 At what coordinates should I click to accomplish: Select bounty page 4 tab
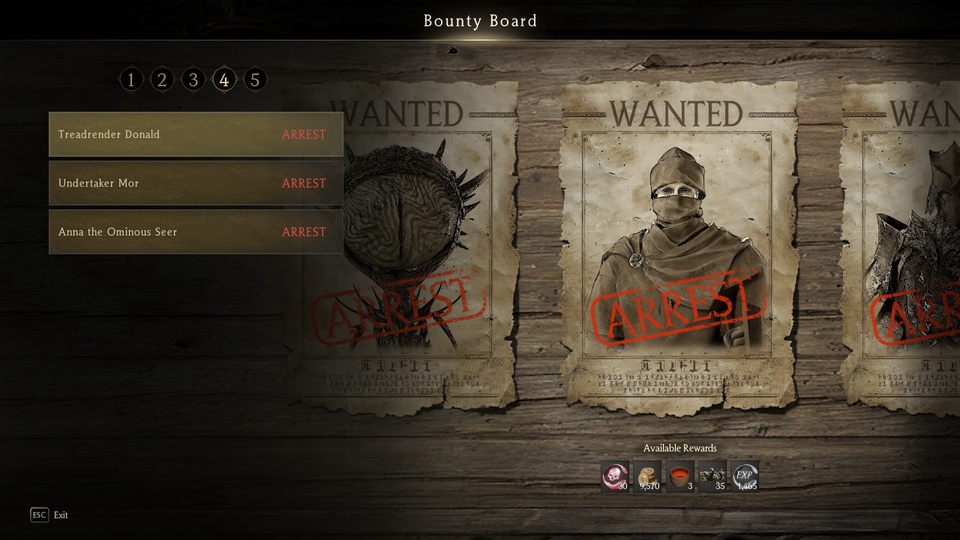point(224,80)
